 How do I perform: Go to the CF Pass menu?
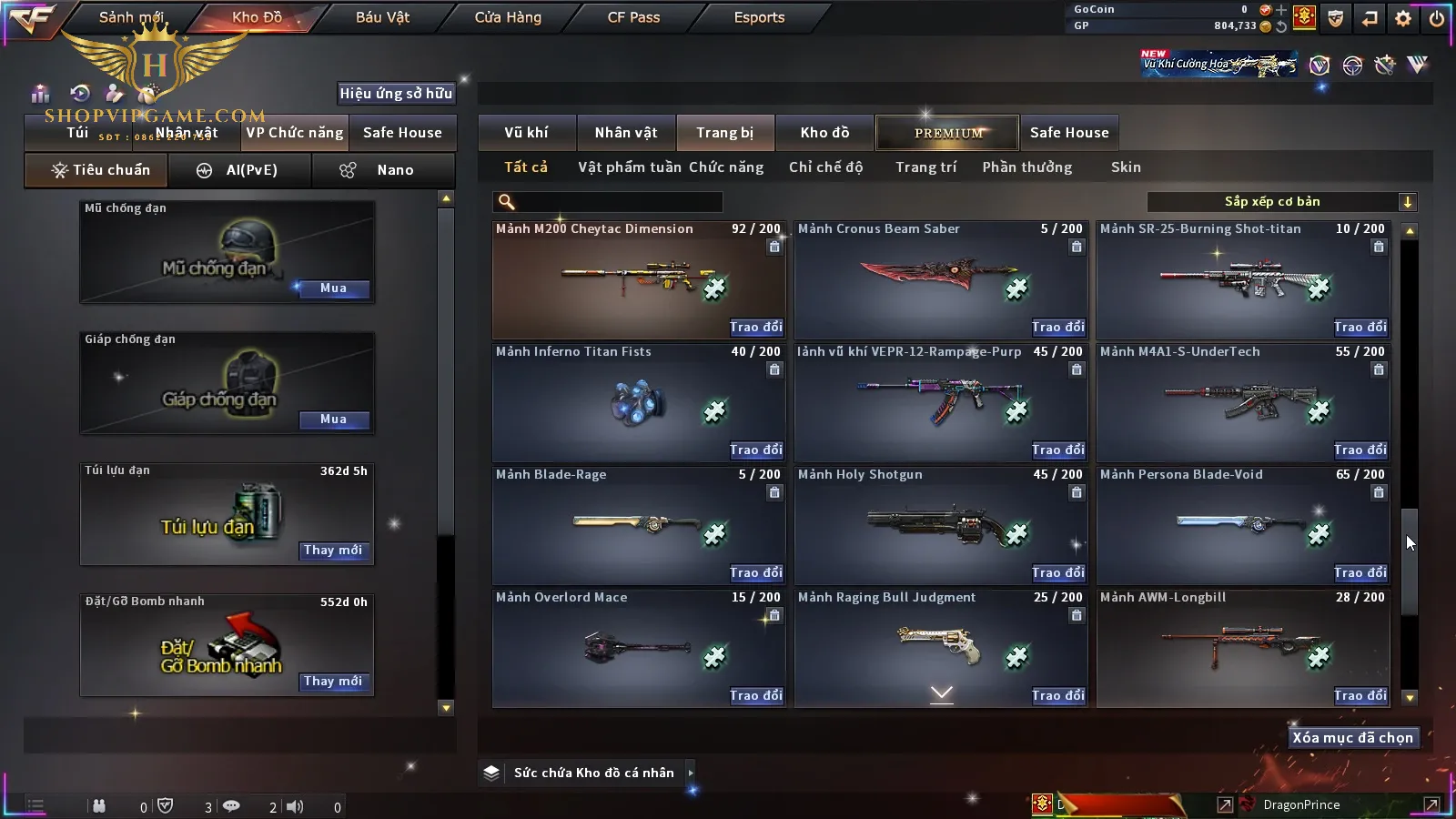(633, 17)
